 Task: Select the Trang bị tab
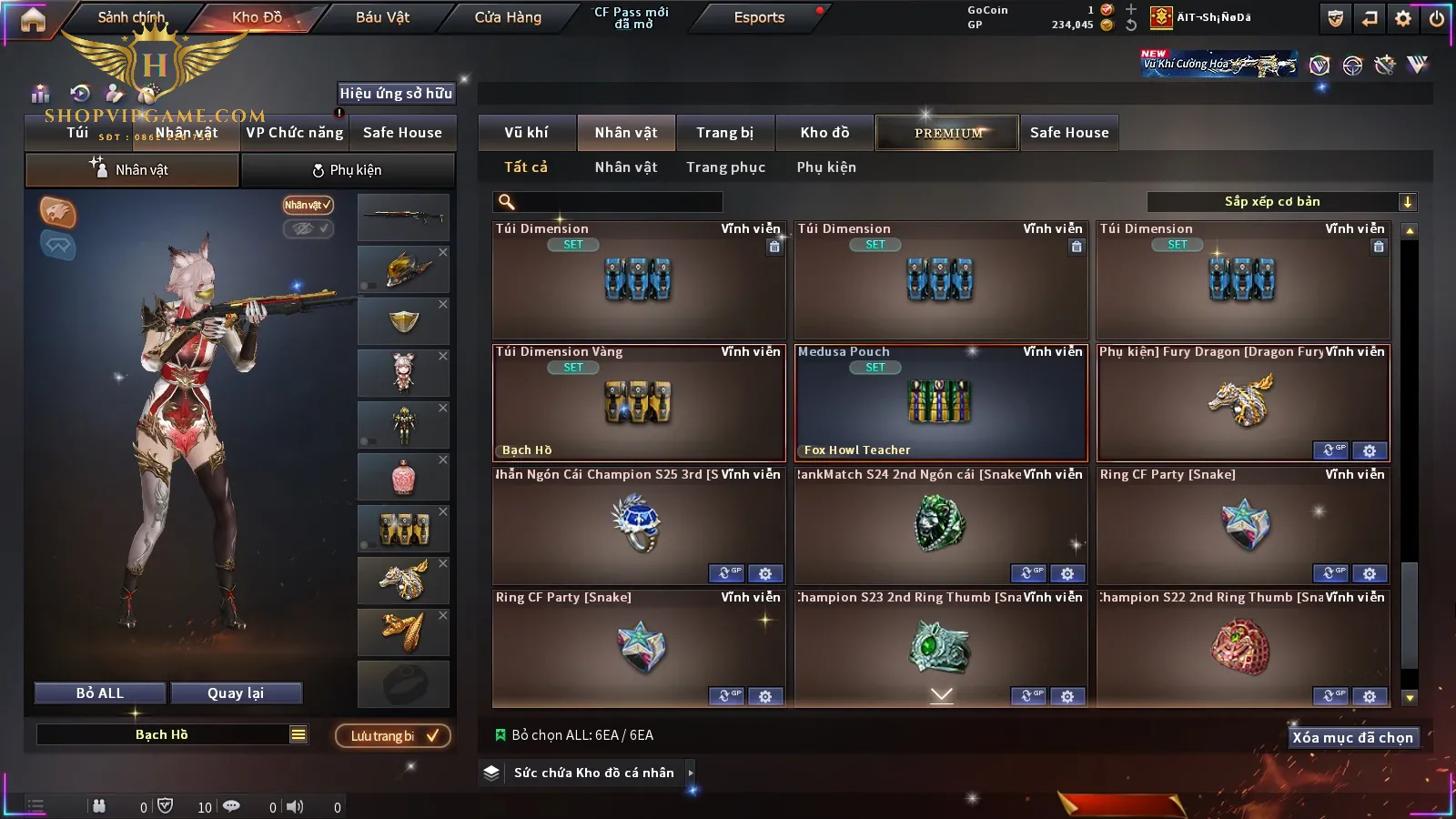click(x=724, y=133)
